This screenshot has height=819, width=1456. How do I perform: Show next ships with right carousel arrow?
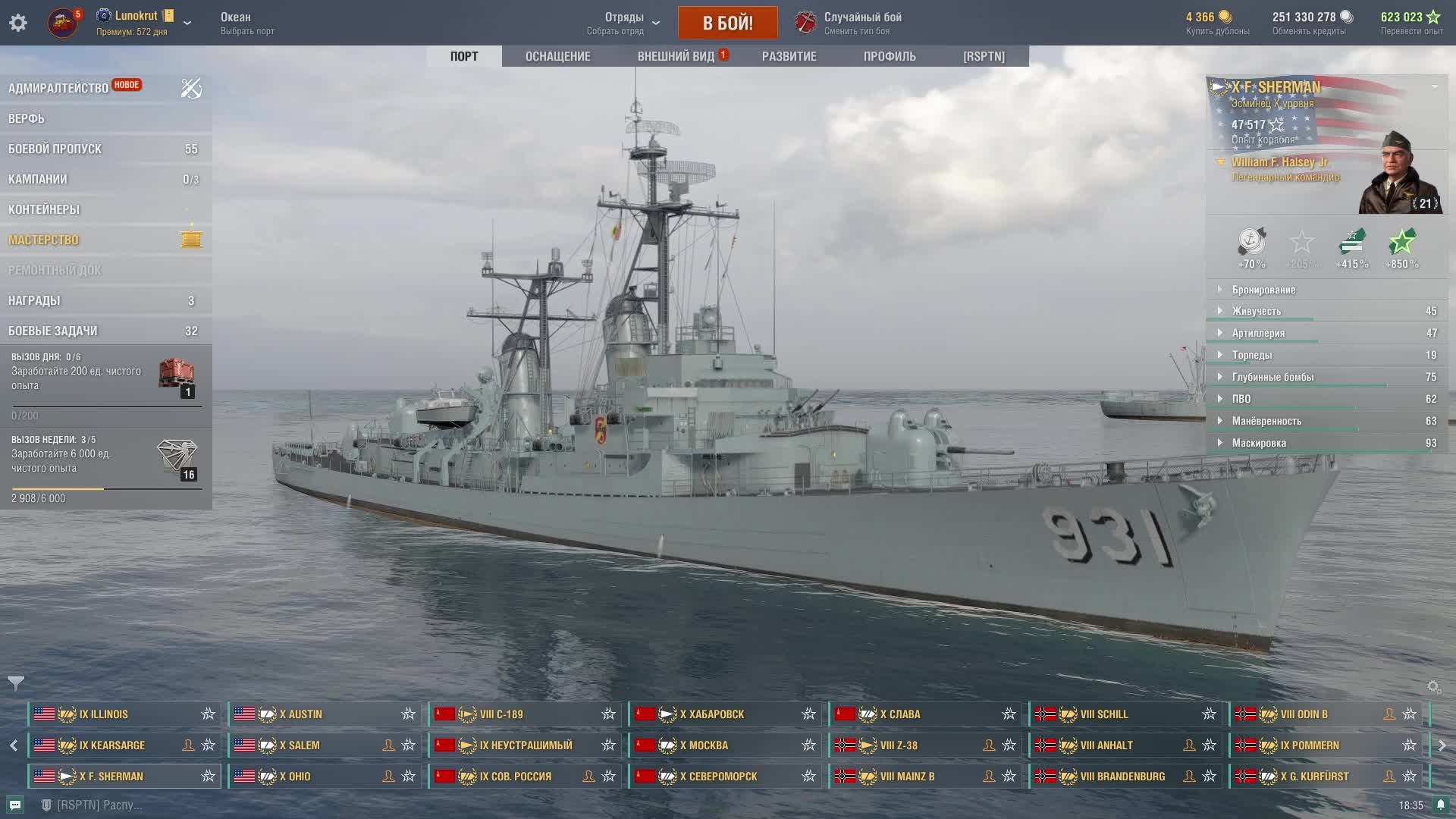click(x=1442, y=745)
